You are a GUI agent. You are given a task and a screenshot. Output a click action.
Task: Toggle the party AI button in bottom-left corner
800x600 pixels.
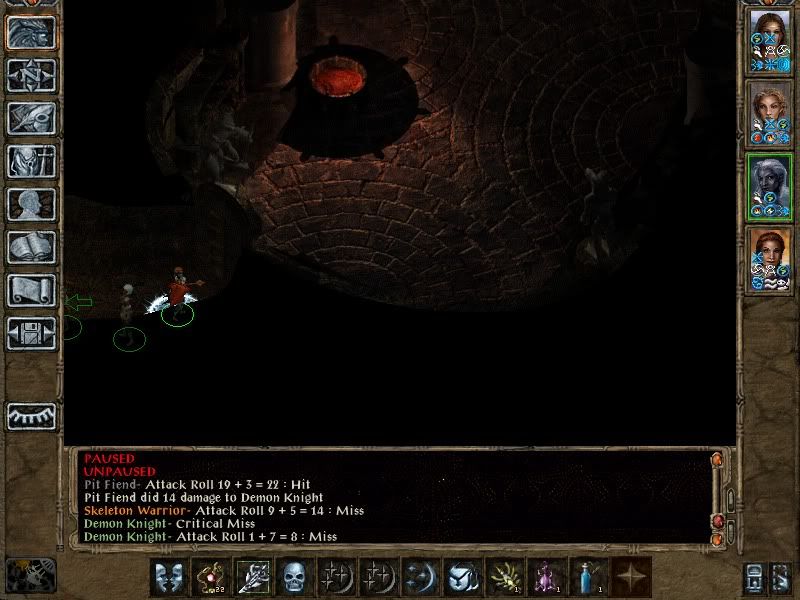coord(30,575)
